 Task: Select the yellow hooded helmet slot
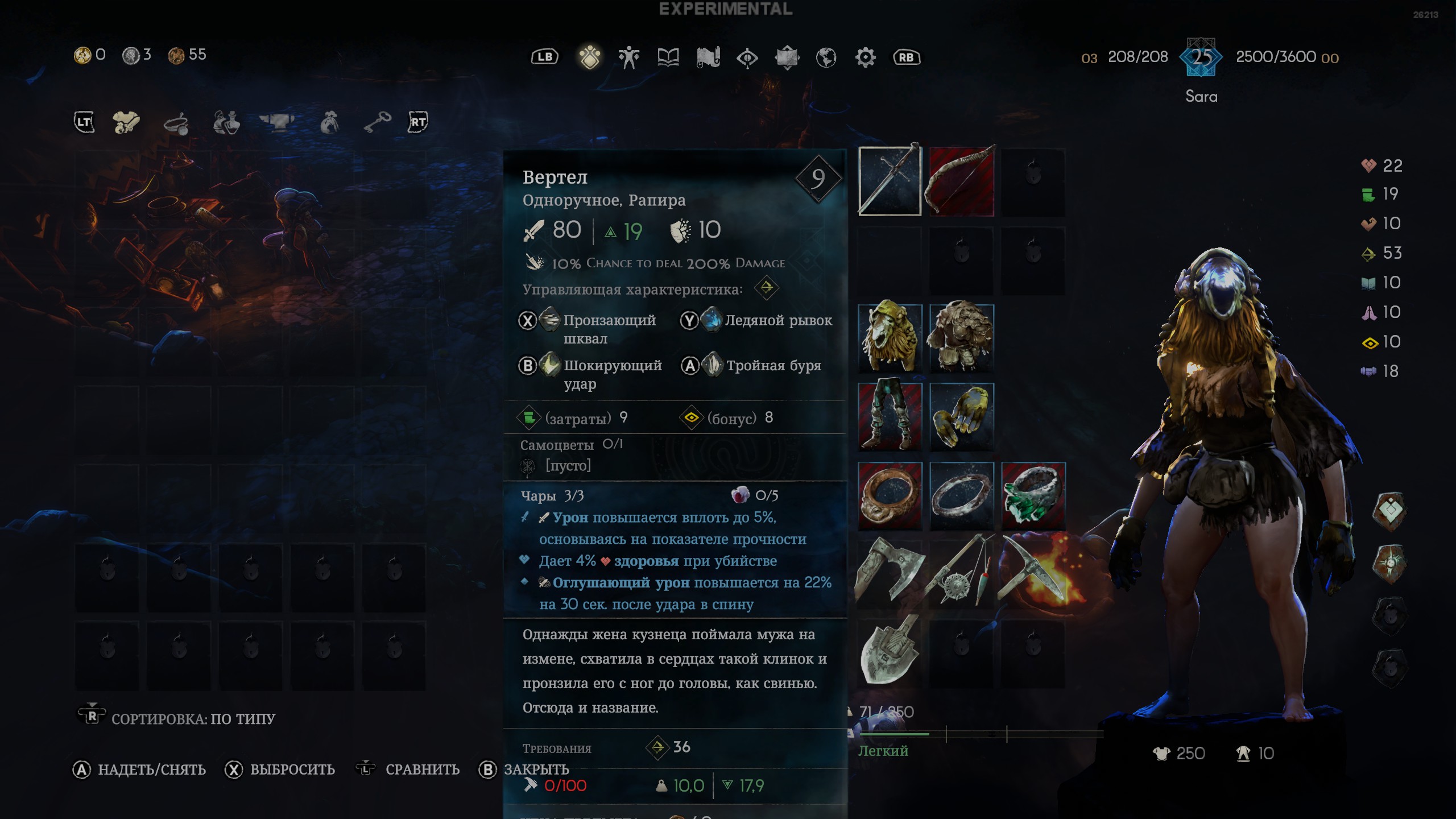(890, 337)
